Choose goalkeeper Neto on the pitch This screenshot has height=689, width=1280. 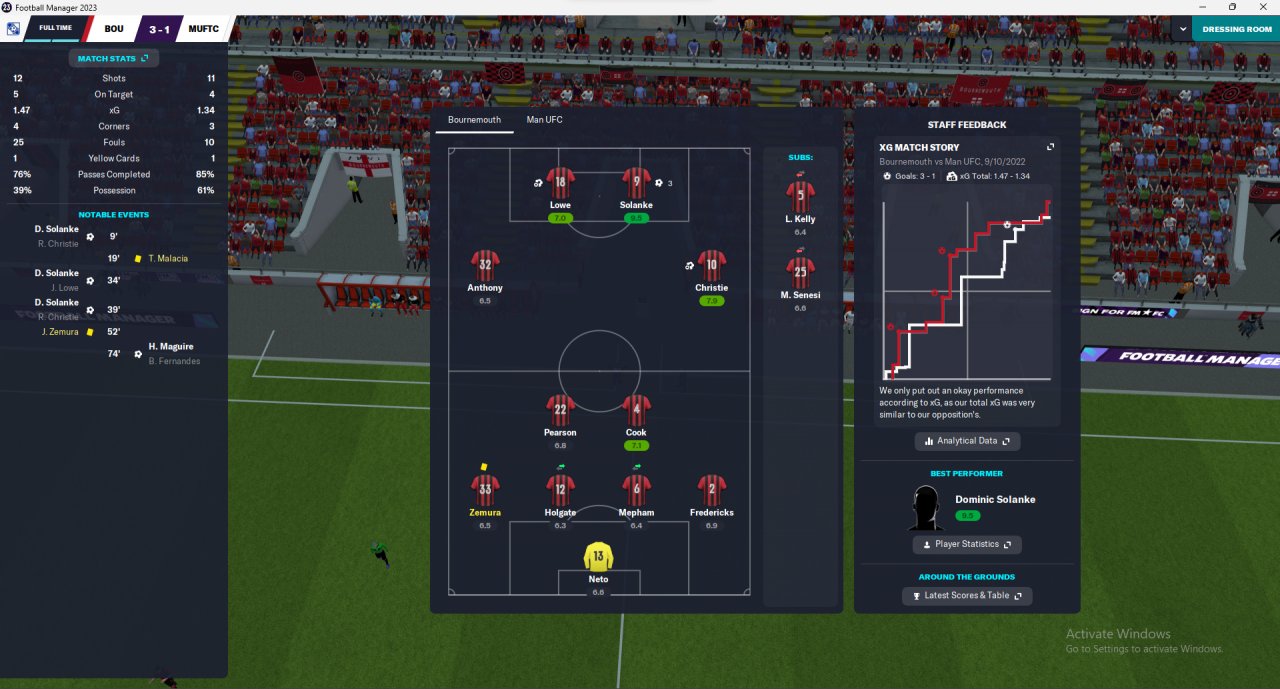point(598,558)
